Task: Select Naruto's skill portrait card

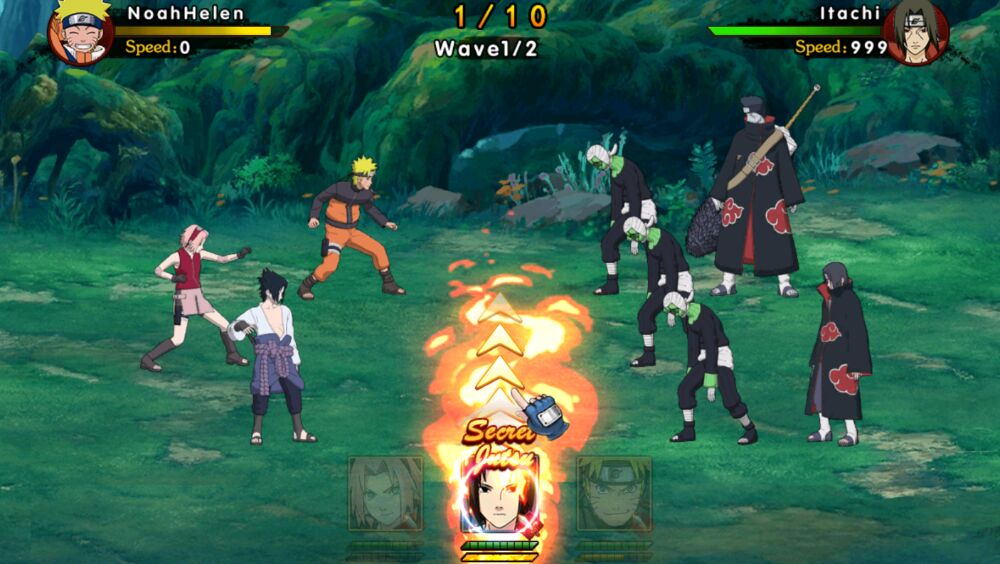Action: 613,493
